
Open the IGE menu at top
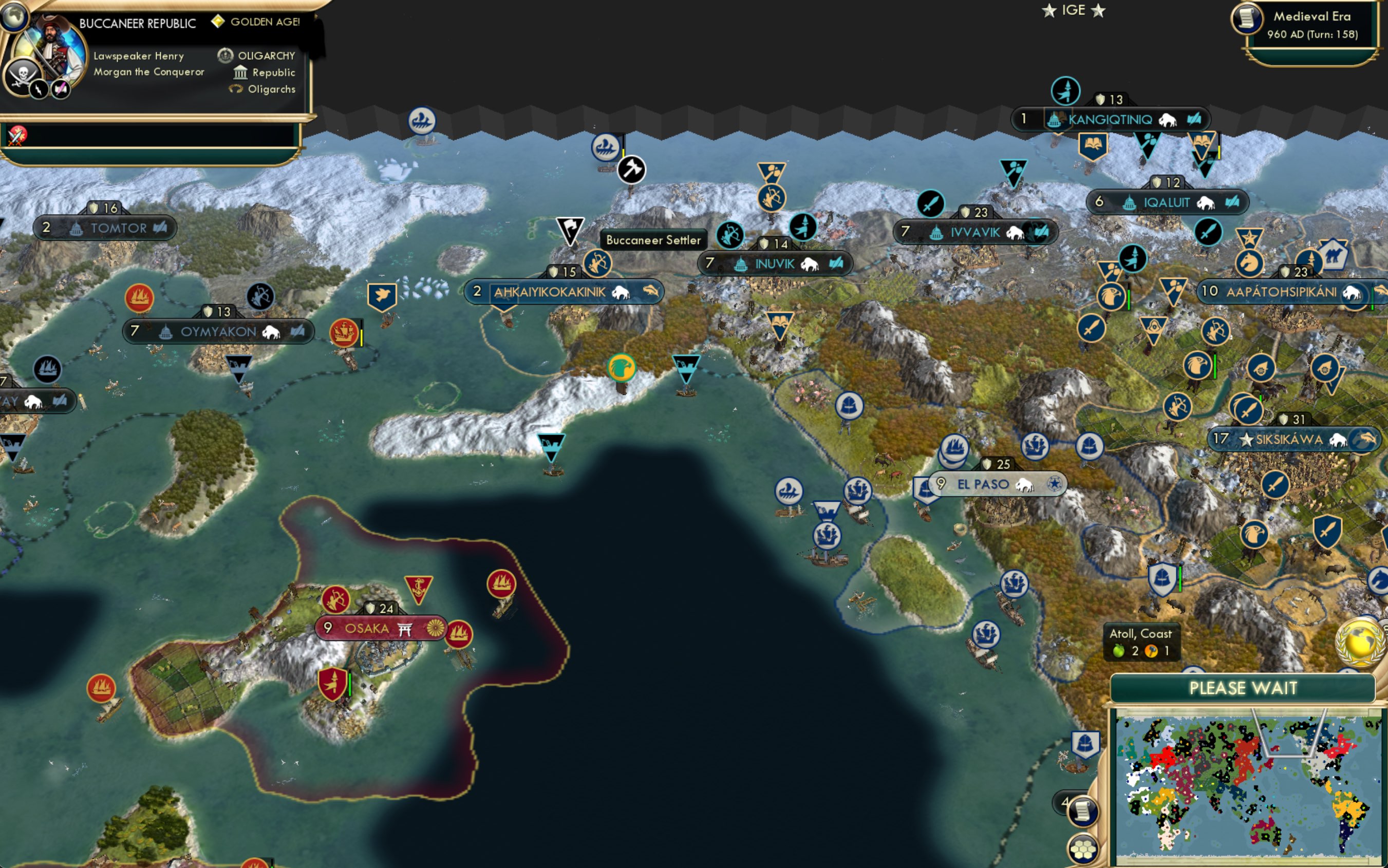(x=1073, y=10)
